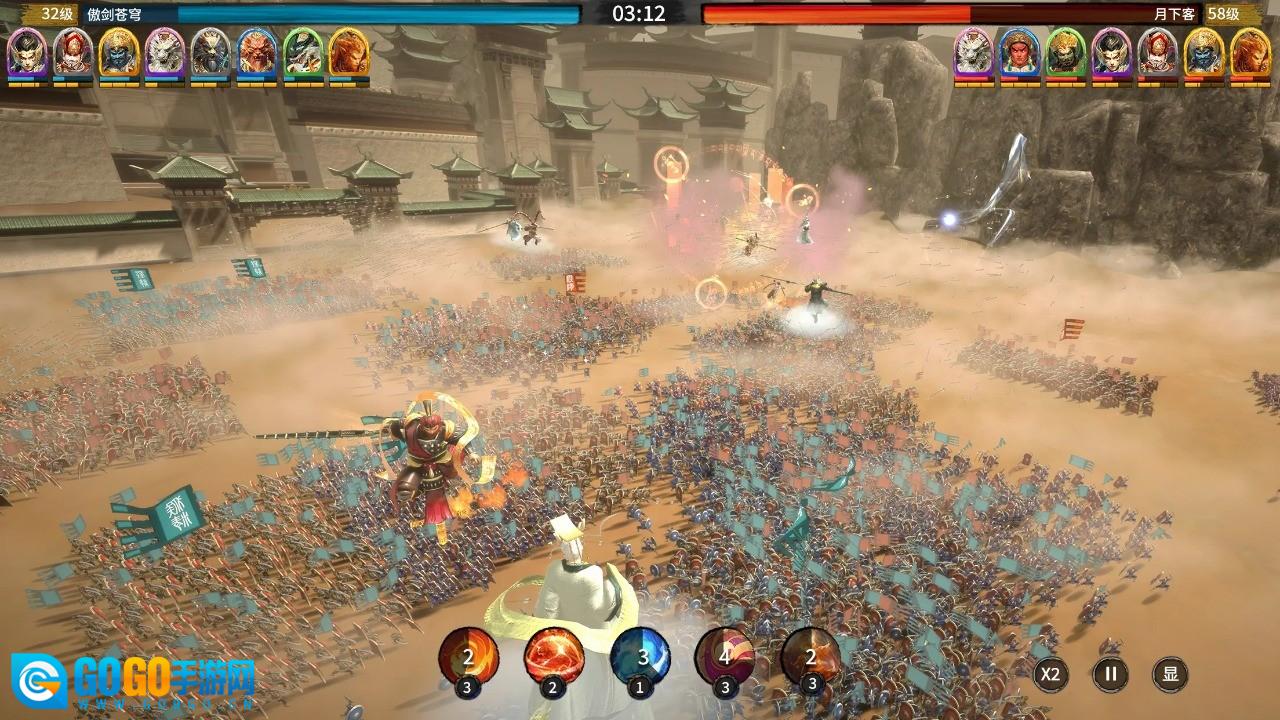Trigger the half-orange flame skill with cooldown 2
This screenshot has height=720, width=1280.
(x=468, y=657)
